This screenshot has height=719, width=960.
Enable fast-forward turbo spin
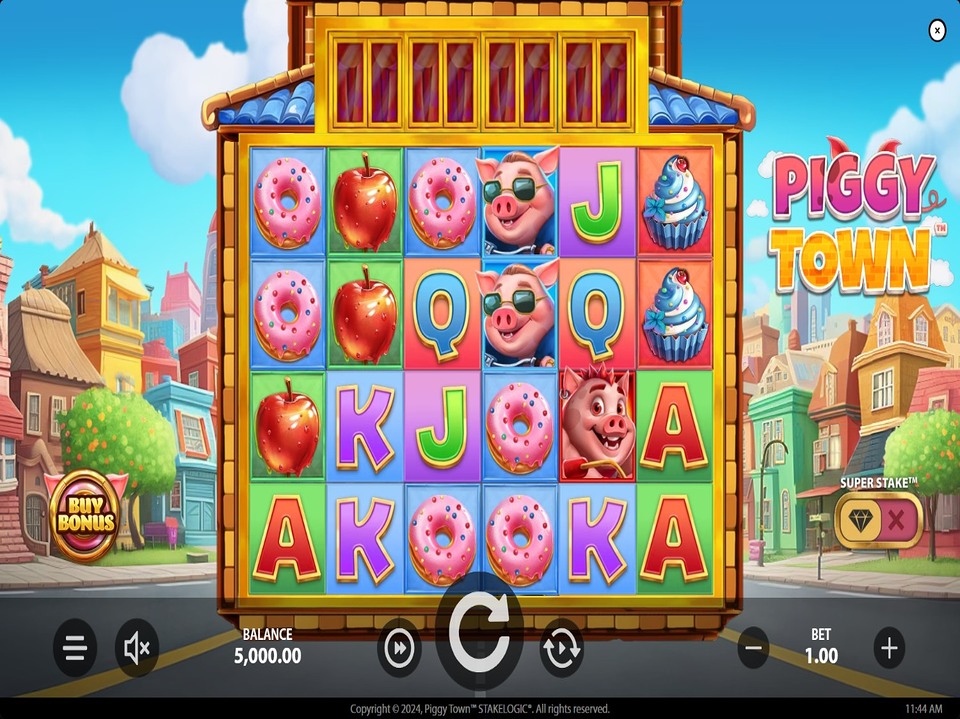[x=399, y=648]
